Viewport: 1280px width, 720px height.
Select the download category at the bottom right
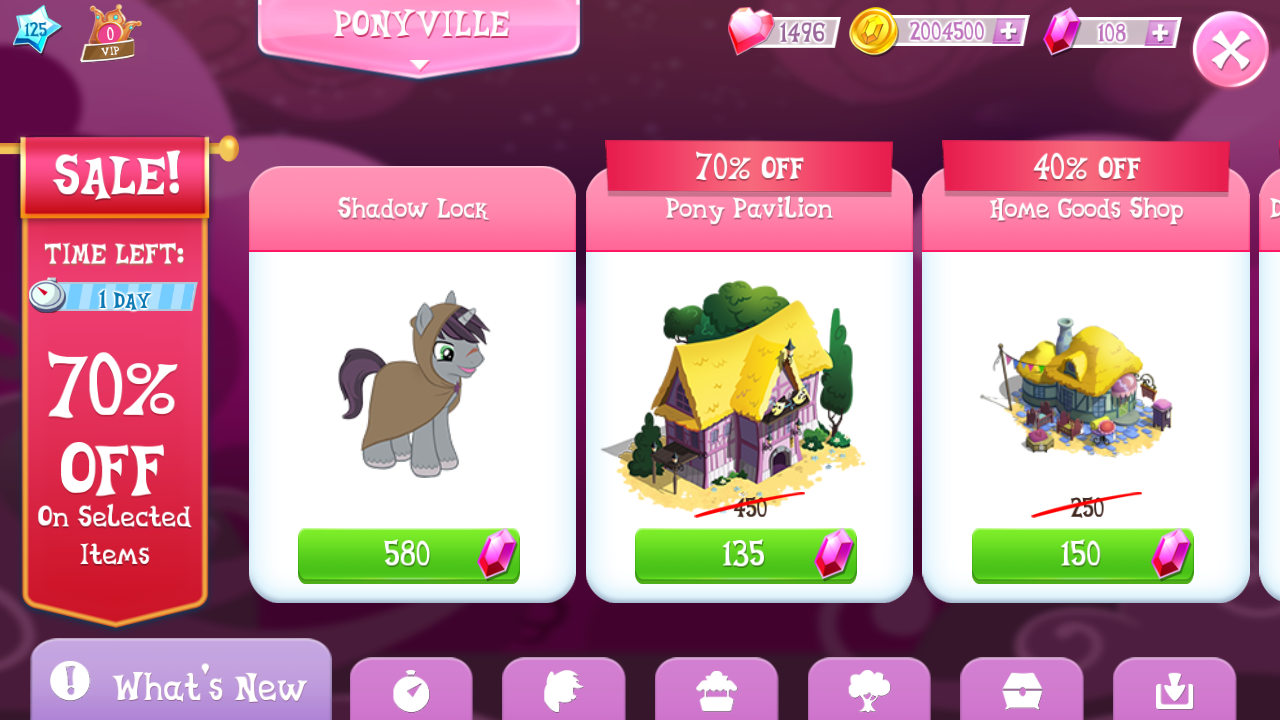point(1174,692)
